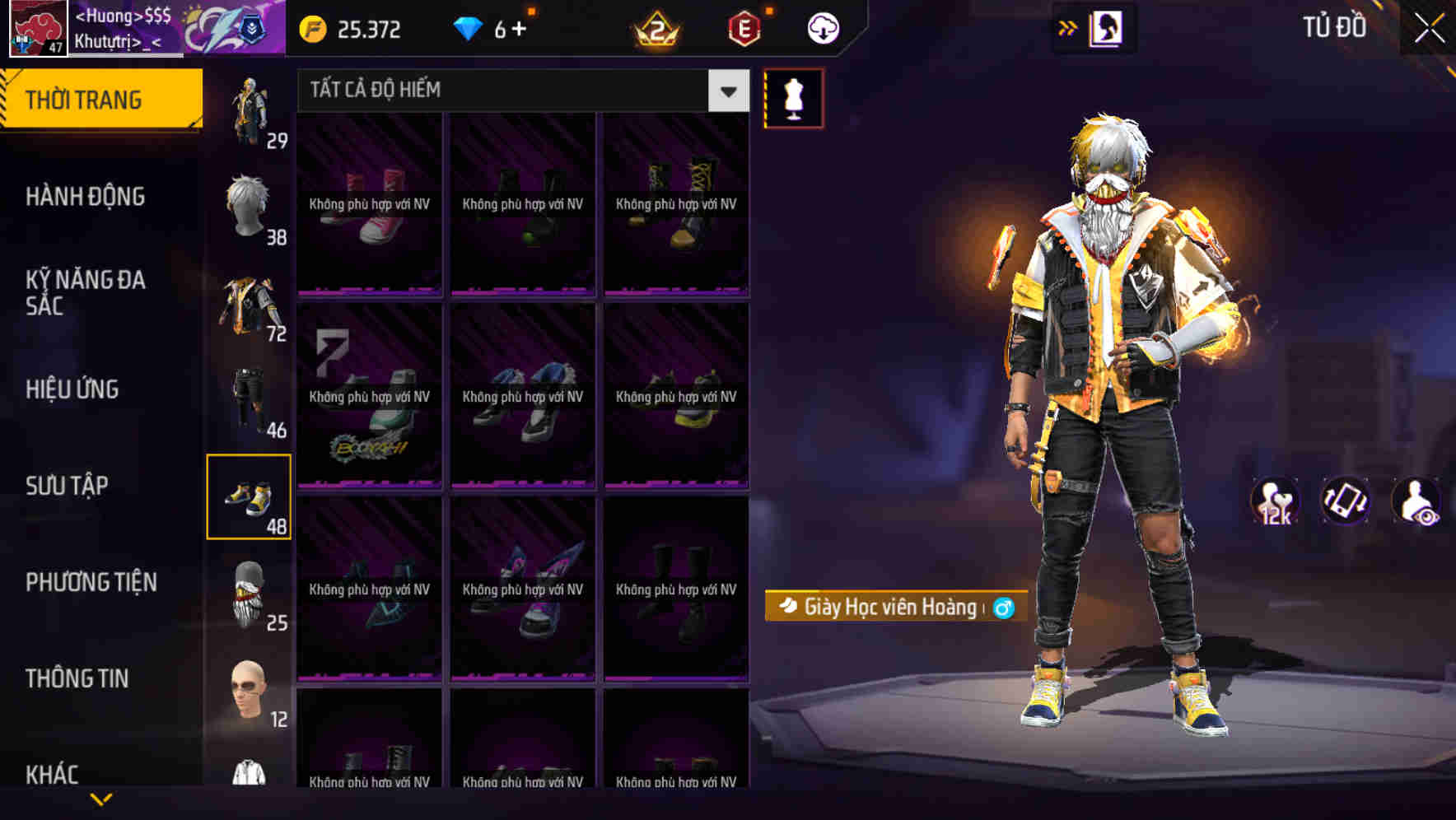Open the hair category showing 38 items
The width and height of the screenshot is (1456, 820).
coord(250,208)
